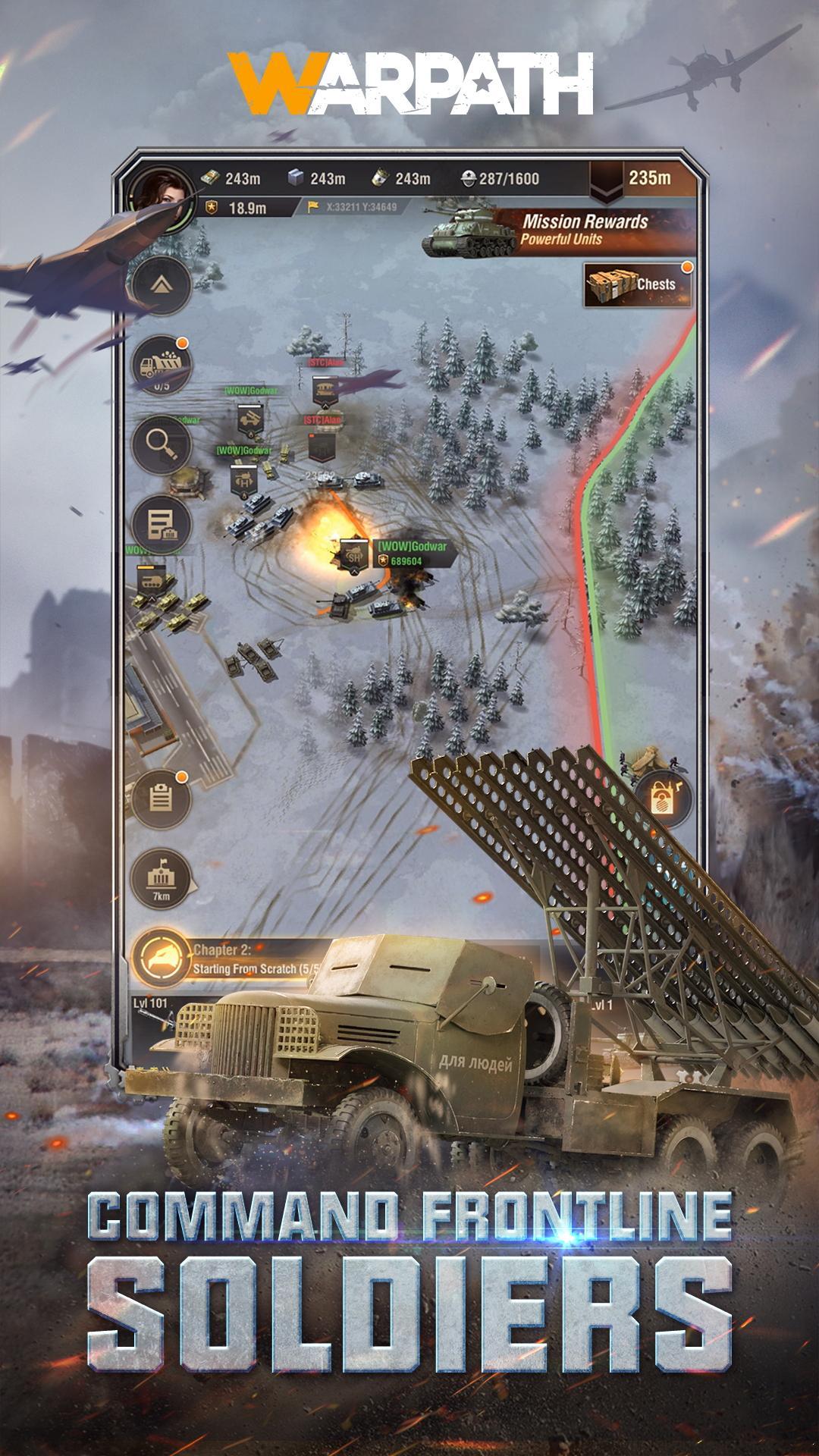The height and width of the screenshot is (1456, 819).
Task: Open the clipboard tasks icon
Action: pos(160,799)
